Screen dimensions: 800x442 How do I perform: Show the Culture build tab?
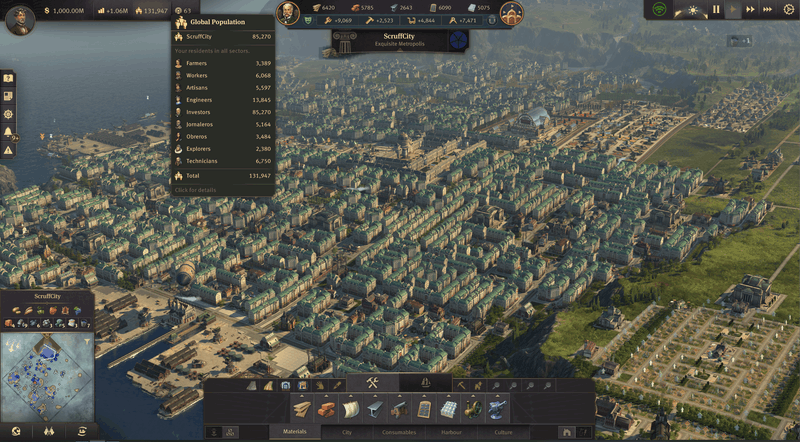(x=501, y=432)
